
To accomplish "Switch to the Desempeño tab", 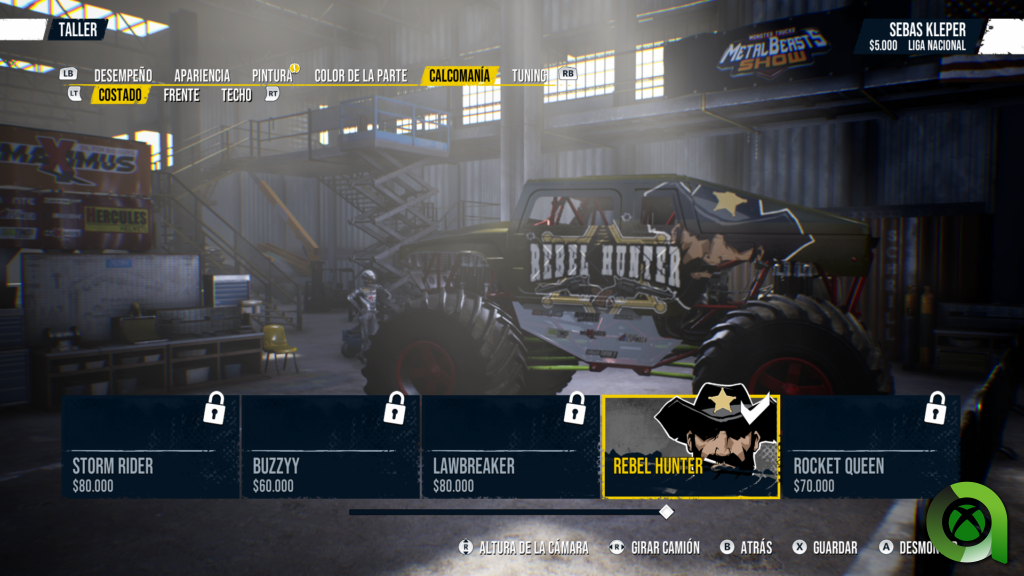I will pos(123,75).
